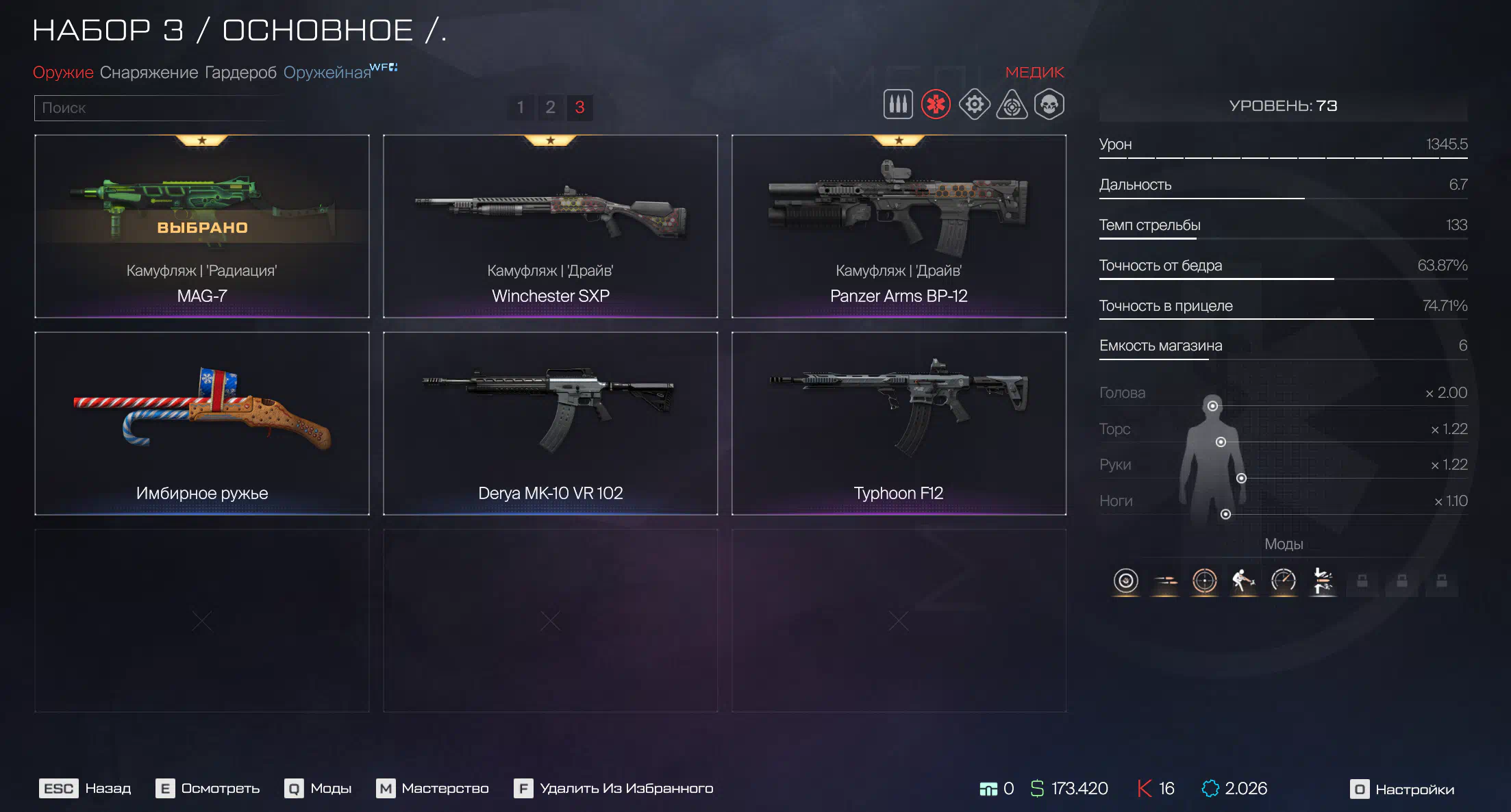Image resolution: width=1511 pixels, height=812 pixels.
Task: Choose the Panzer Arms BP-12 card
Action: coord(899,226)
